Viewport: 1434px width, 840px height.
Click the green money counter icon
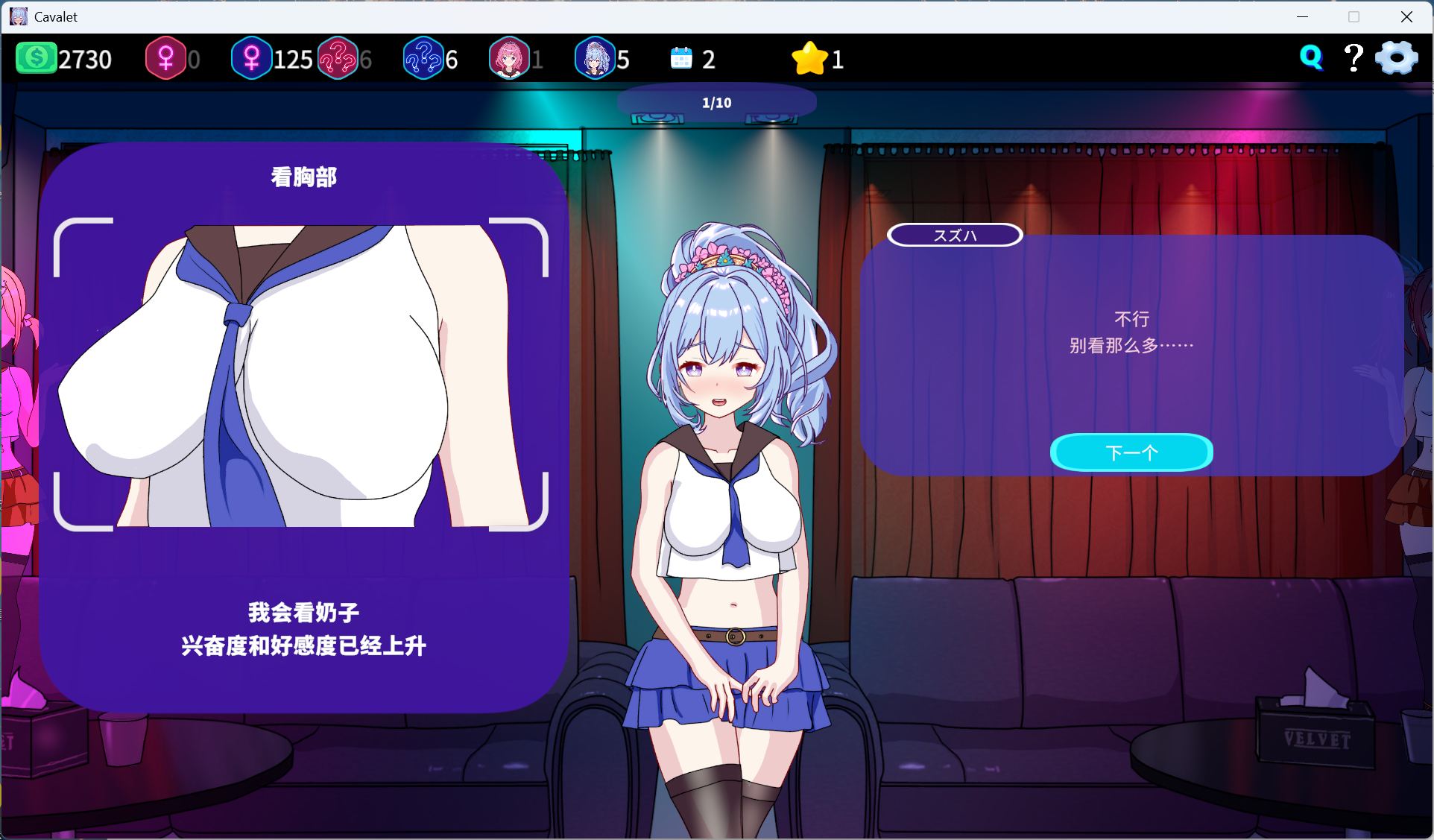click(x=37, y=57)
